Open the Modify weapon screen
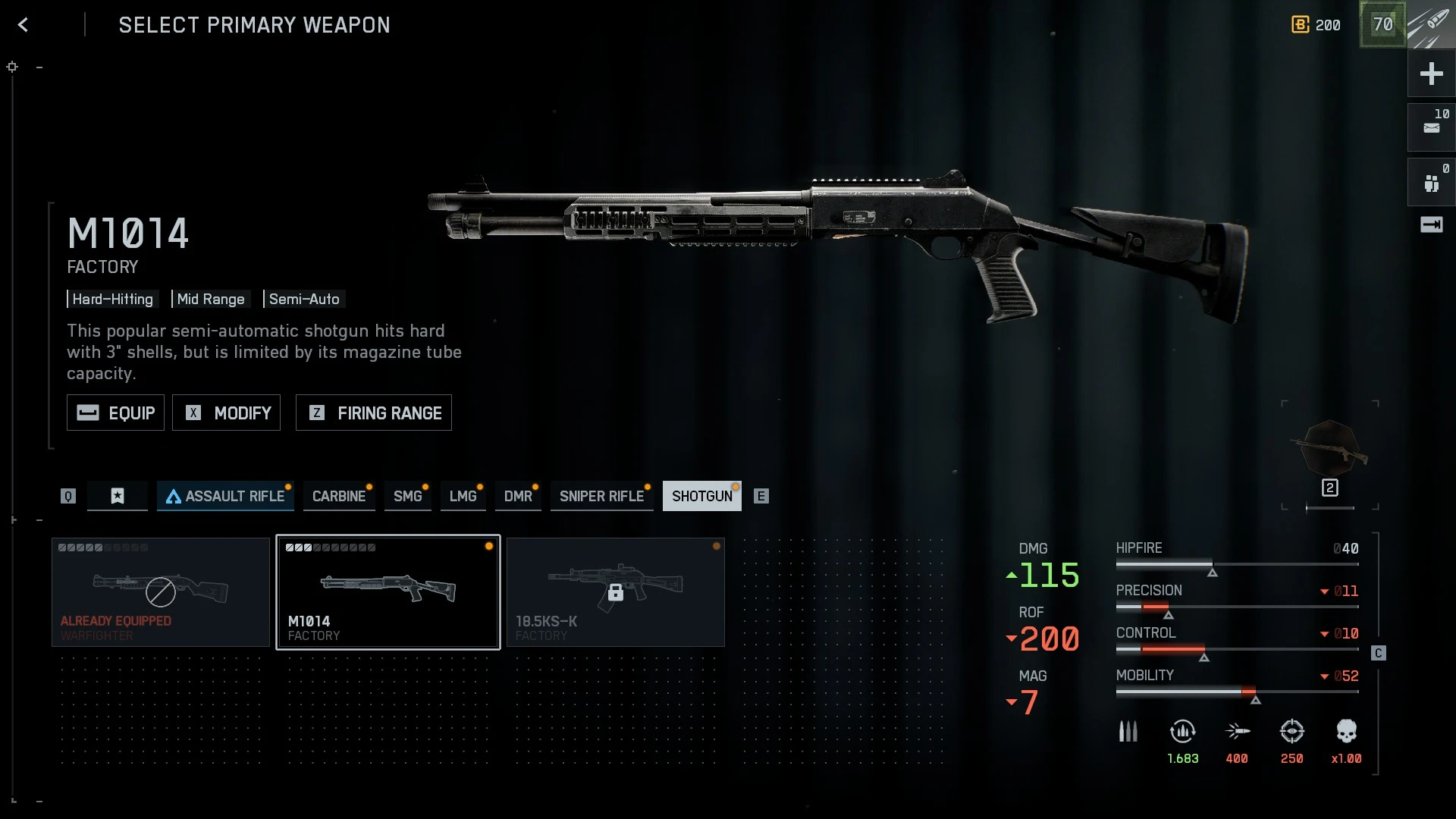This screenshot has width=1456, height=819. coord(226,413)
